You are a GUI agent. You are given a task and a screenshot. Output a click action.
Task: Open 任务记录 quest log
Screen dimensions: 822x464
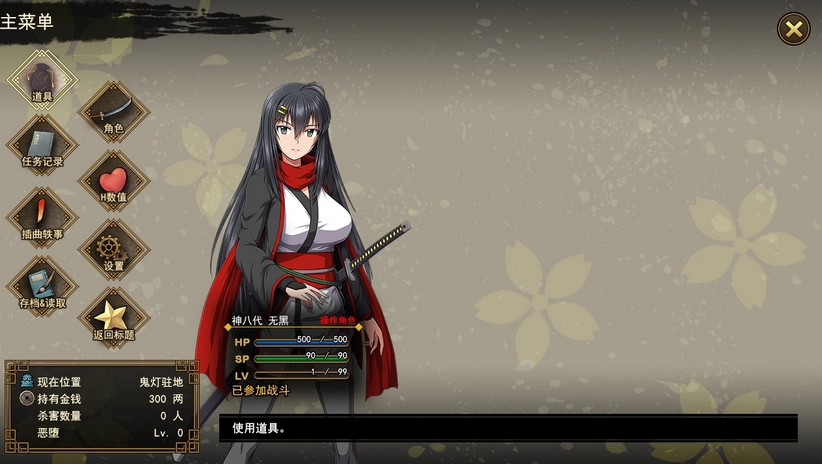(x=42, y=145)
